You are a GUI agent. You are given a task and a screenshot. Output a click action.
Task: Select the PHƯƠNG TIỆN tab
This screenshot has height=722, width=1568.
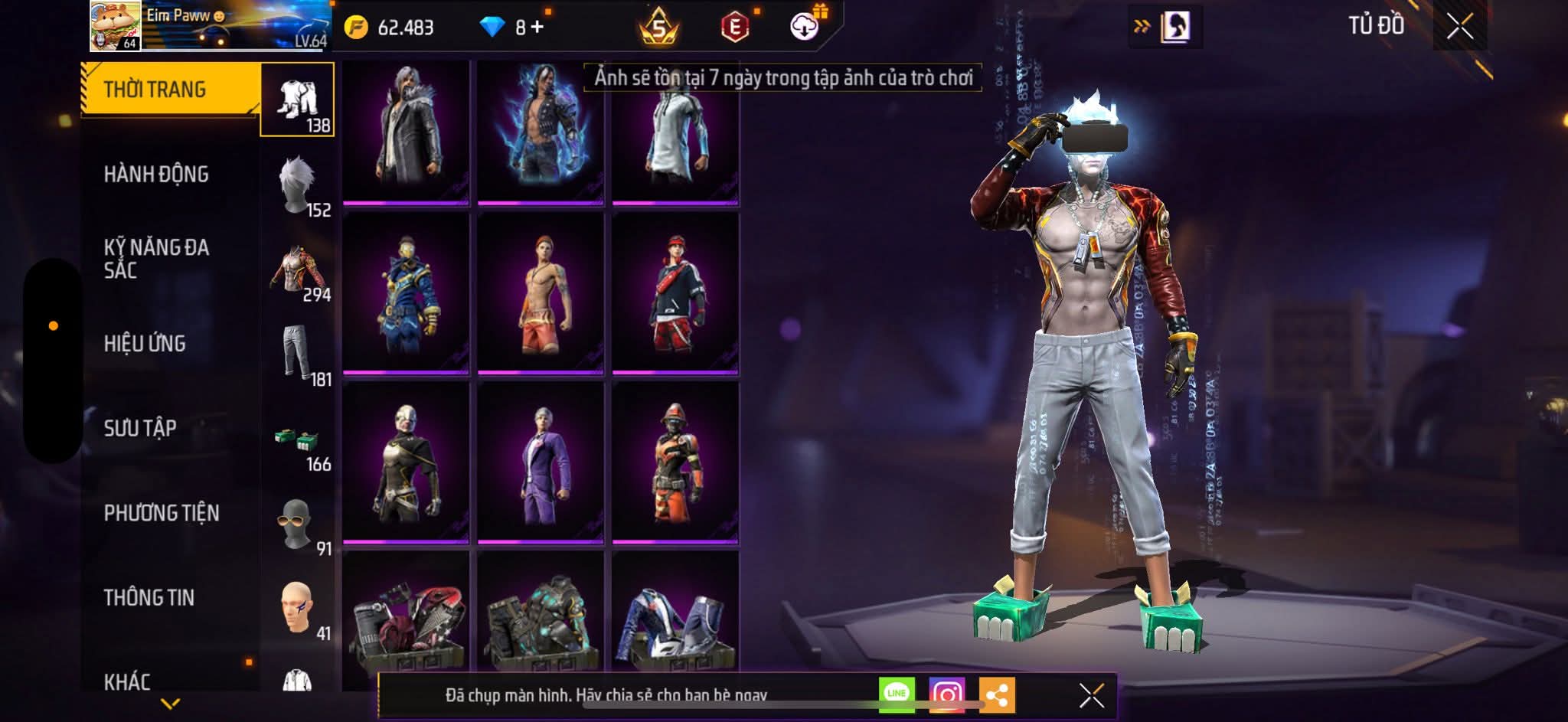coord(162,513)
